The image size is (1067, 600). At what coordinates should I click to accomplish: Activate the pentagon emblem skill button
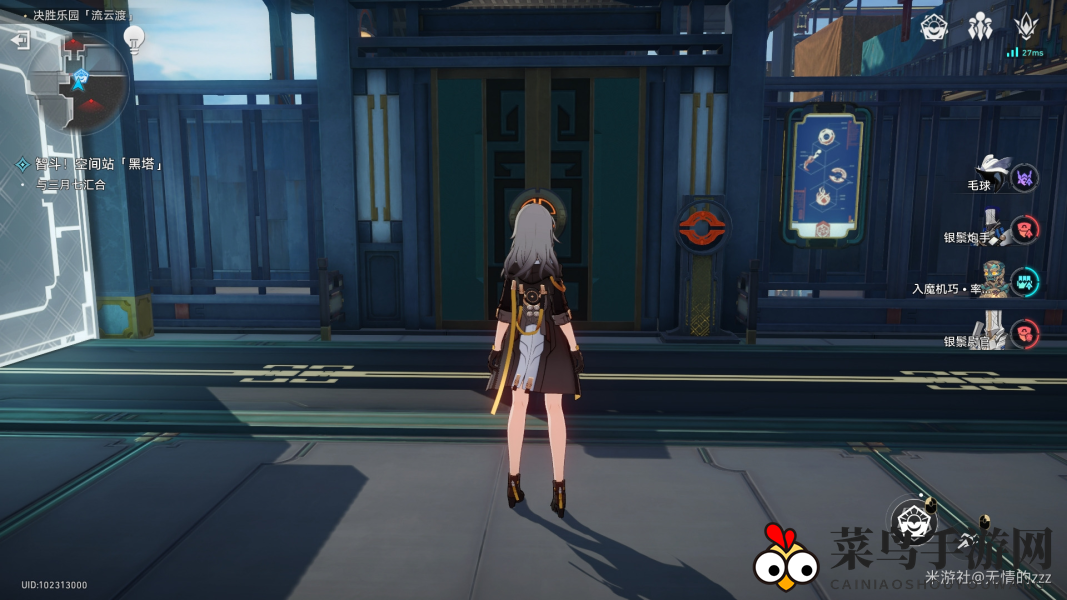pyautogui.click(x=913, y=519)
